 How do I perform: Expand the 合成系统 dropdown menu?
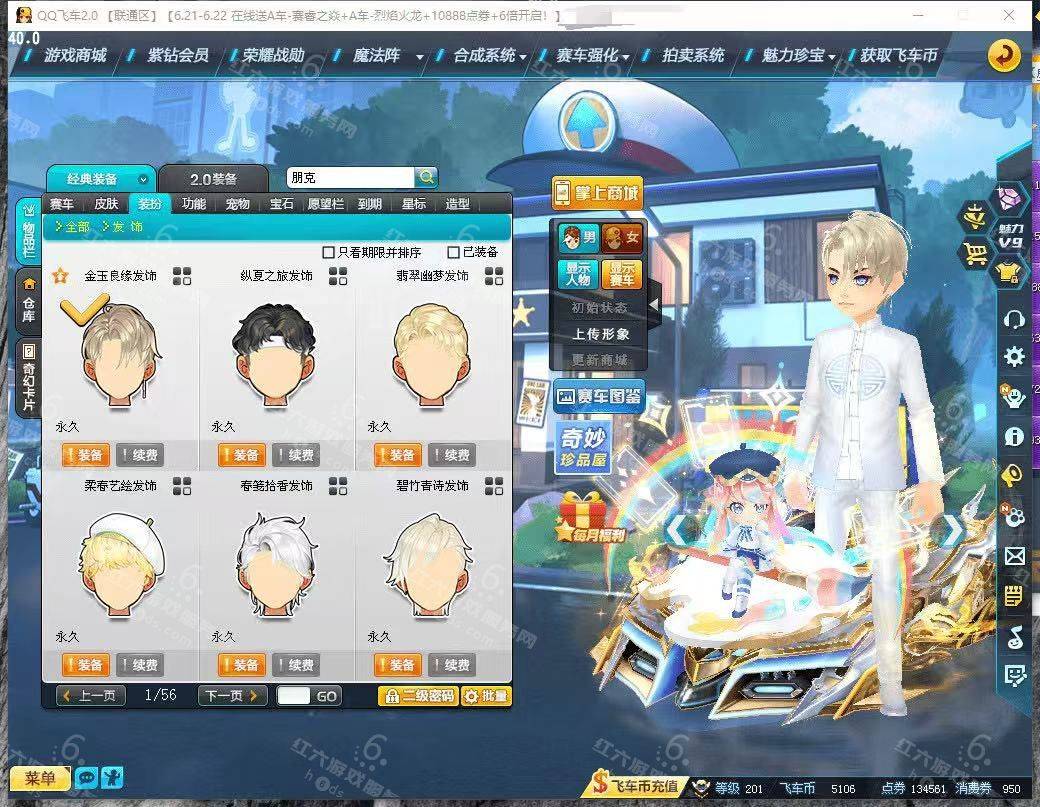point(489,55)
